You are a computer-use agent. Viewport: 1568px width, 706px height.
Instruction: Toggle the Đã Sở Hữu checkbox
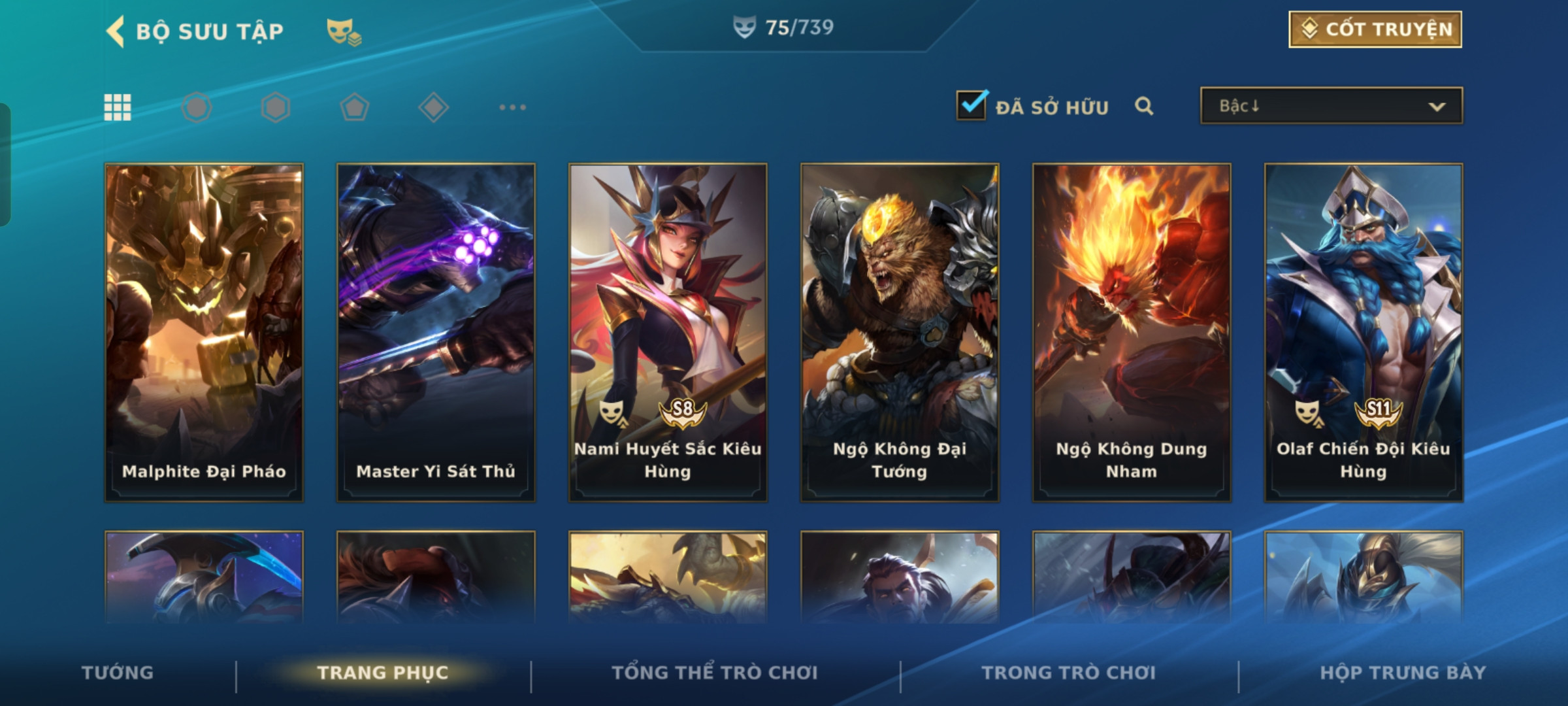(972, 106)
